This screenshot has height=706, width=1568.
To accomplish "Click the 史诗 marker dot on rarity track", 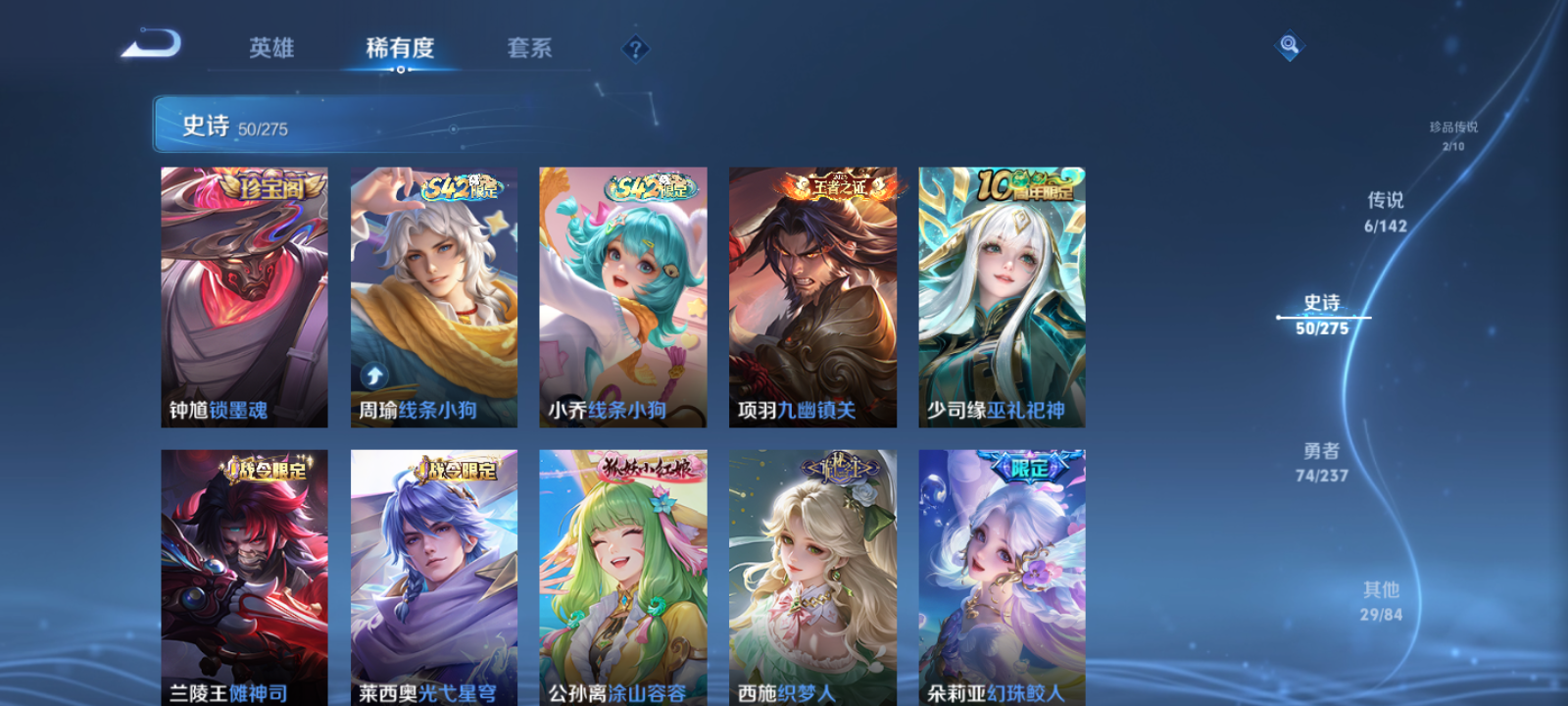I will [1279, 316].
